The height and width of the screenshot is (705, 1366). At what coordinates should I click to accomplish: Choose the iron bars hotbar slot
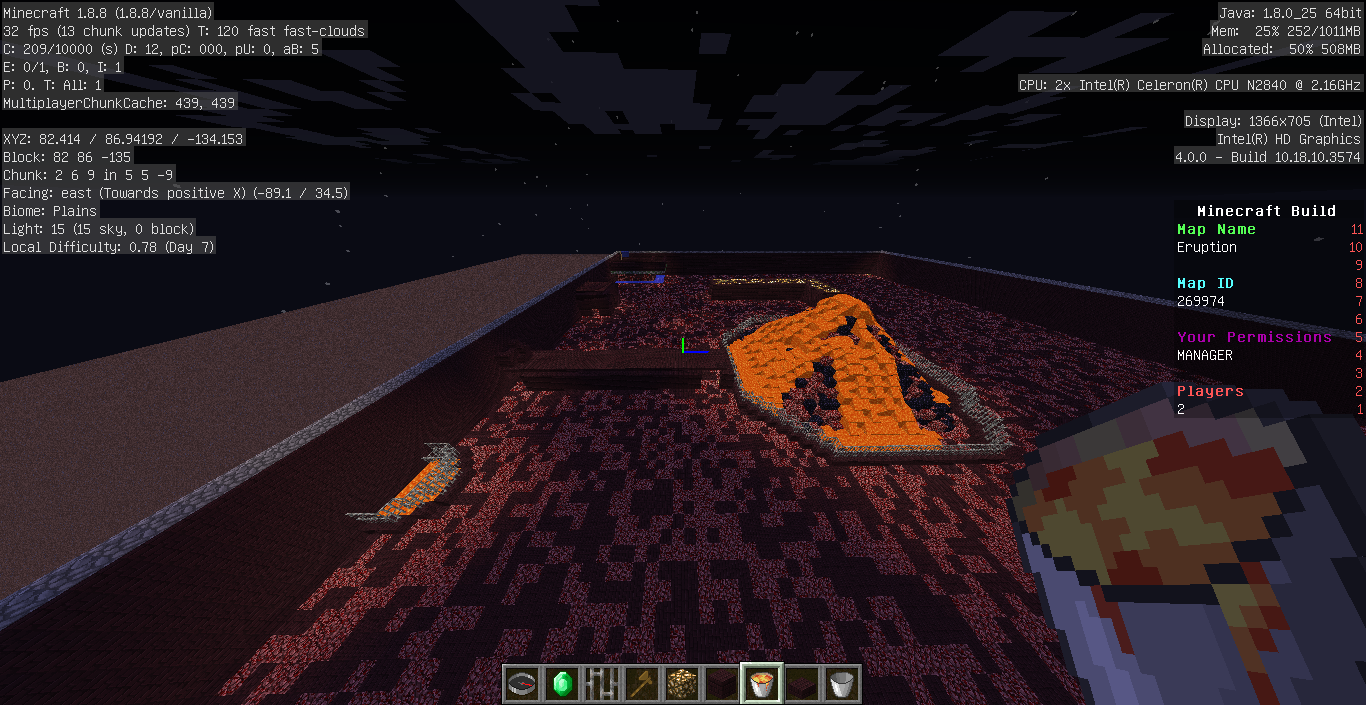[602, 684]
